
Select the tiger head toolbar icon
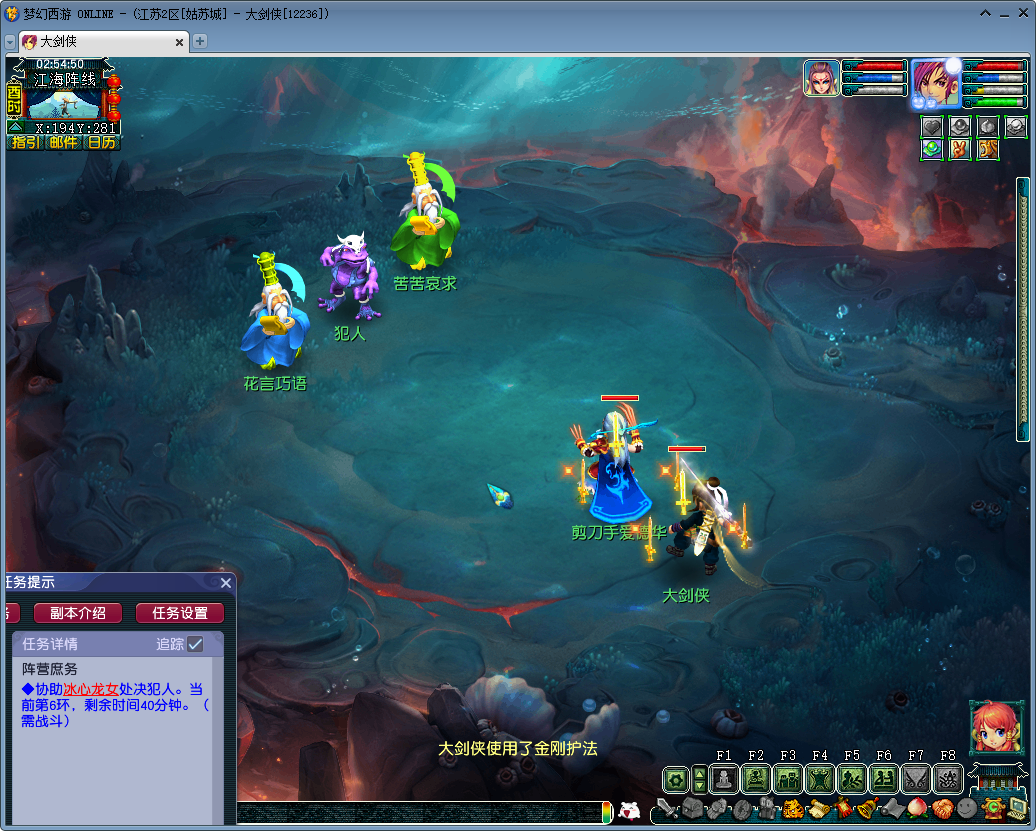click(x=792, y=808)
